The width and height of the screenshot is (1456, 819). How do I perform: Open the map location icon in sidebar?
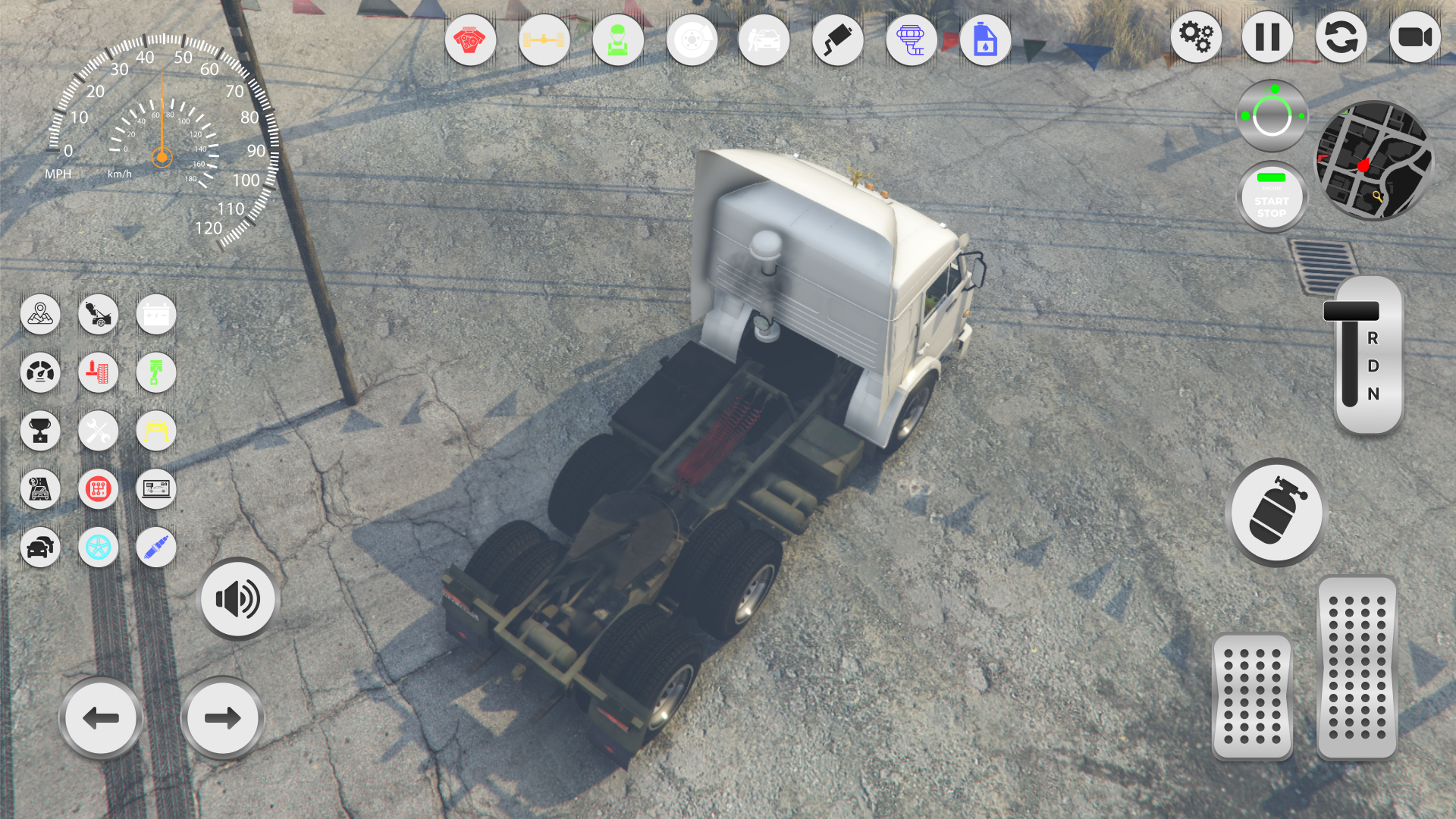click(x=41, y=314)
